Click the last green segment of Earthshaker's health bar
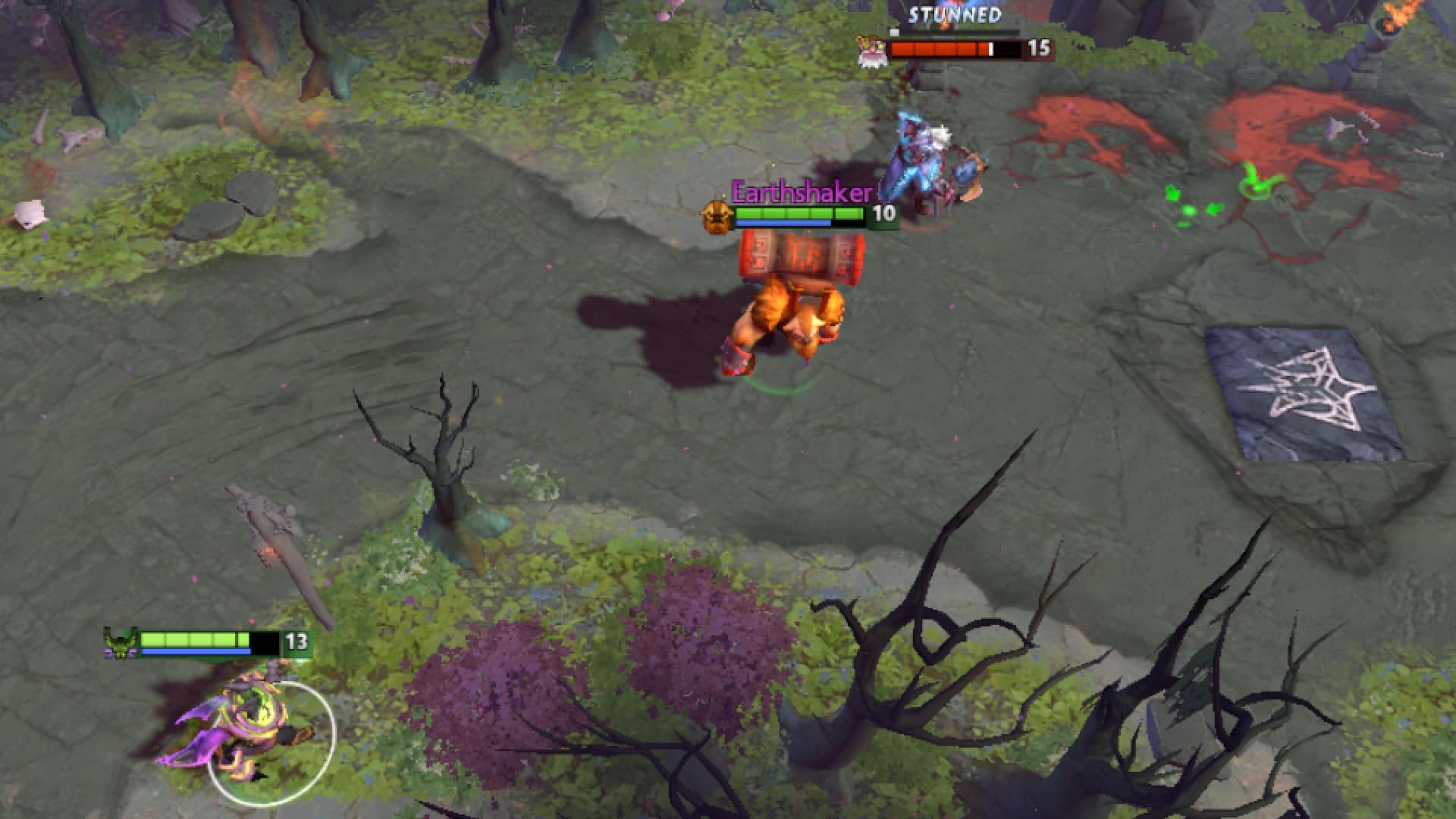 click(x=849, y=213)
